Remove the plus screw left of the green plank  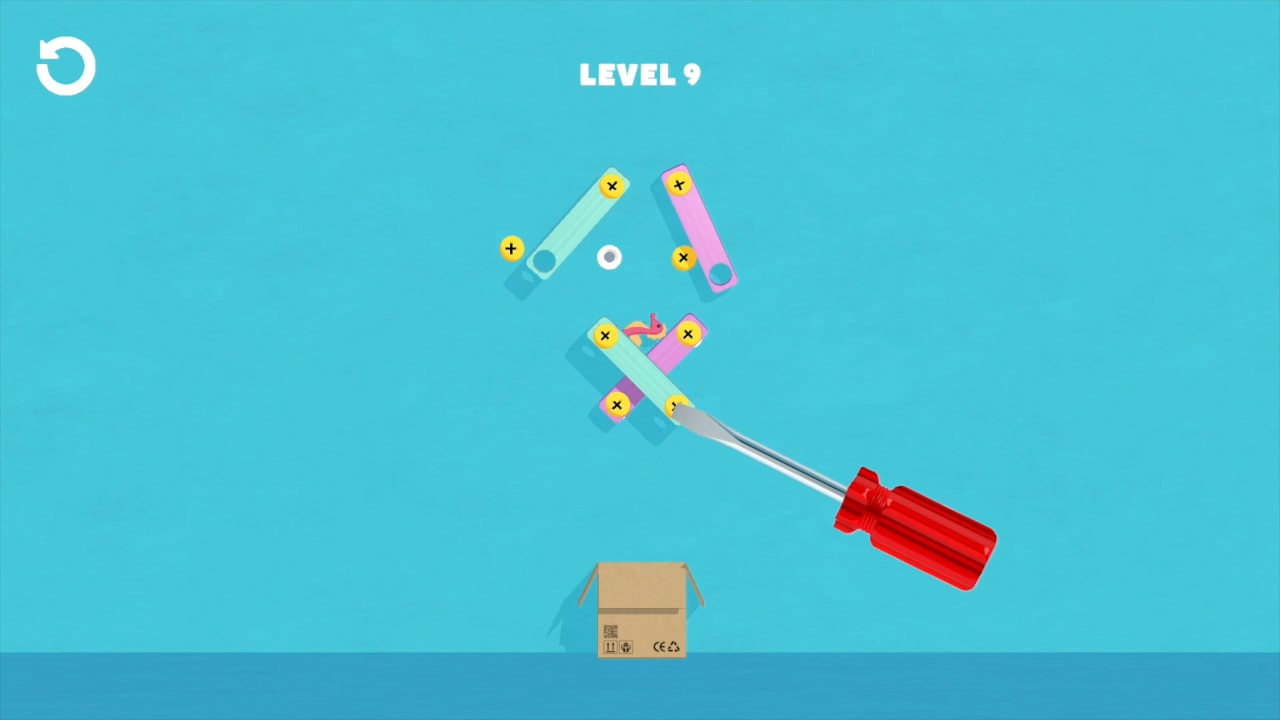coord(511,249)
